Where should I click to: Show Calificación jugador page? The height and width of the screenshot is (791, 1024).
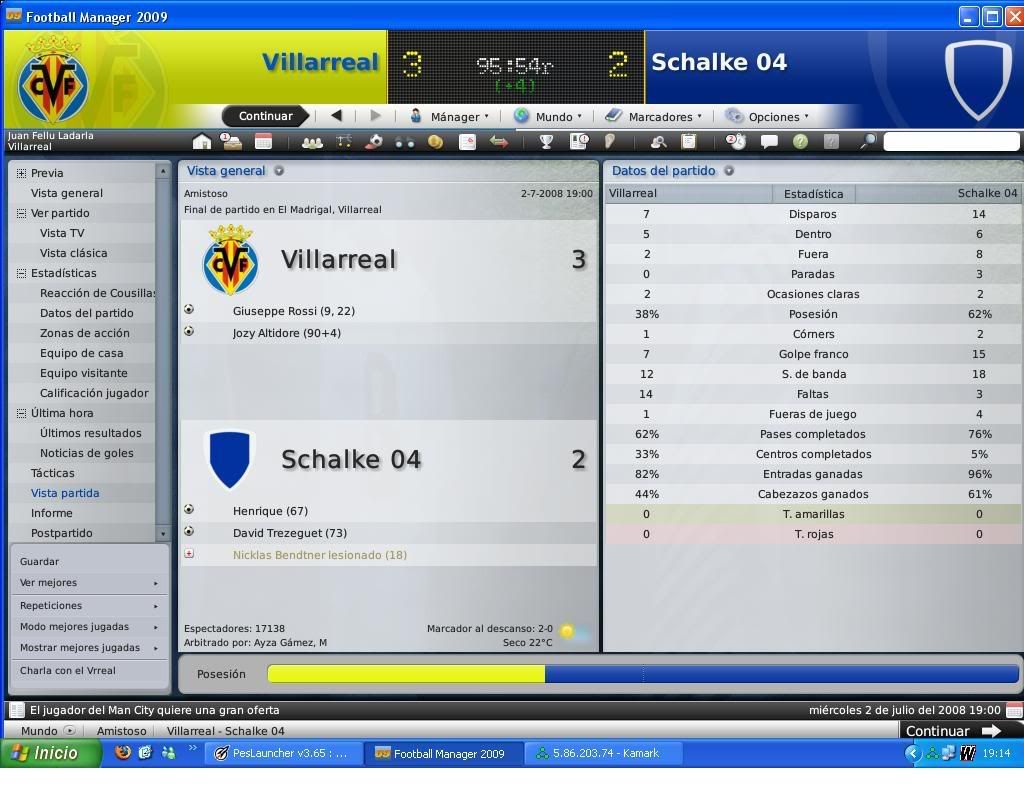click(x=94, y=393)
